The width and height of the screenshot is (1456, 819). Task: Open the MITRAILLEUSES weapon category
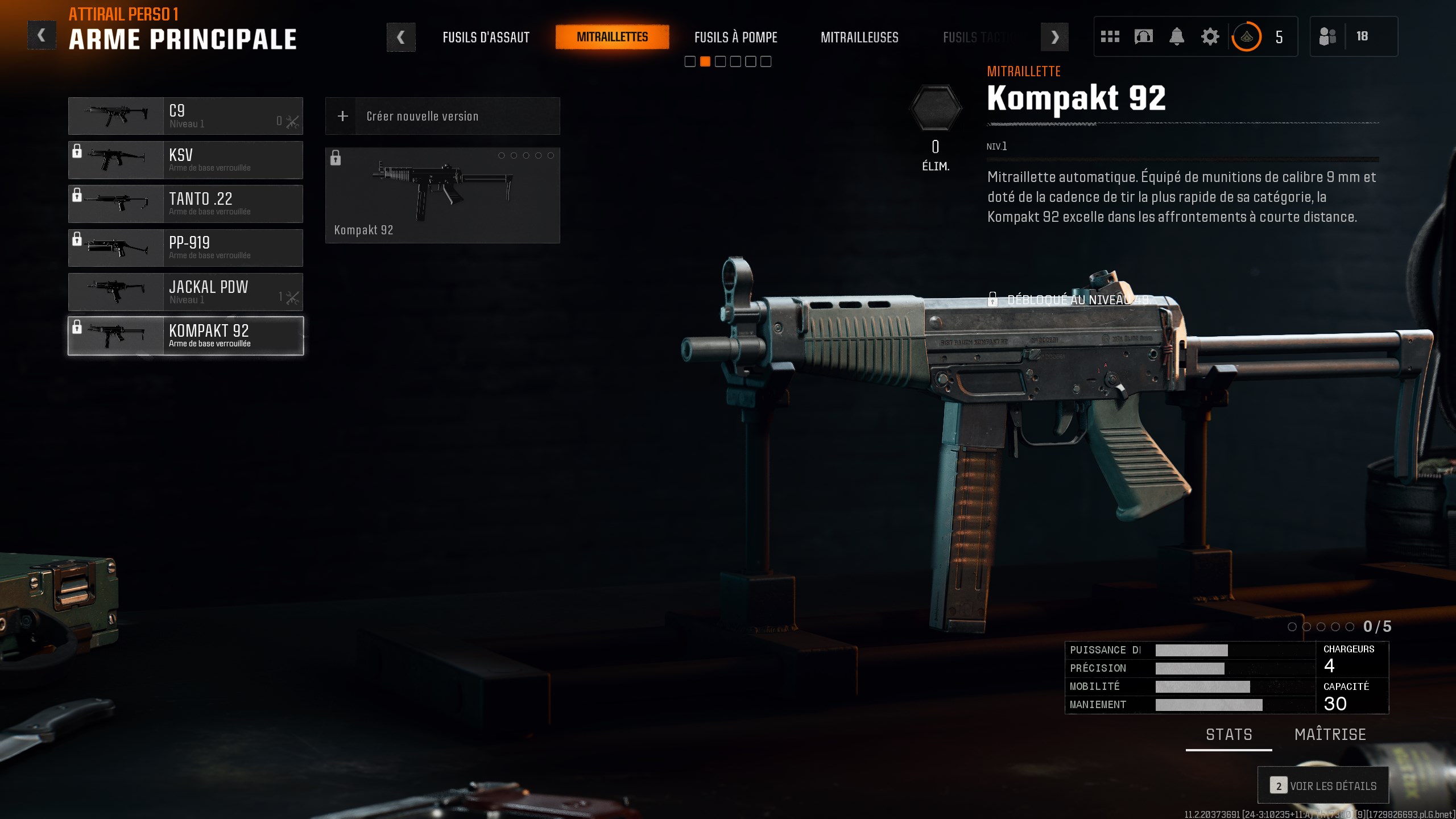[860, 38]
